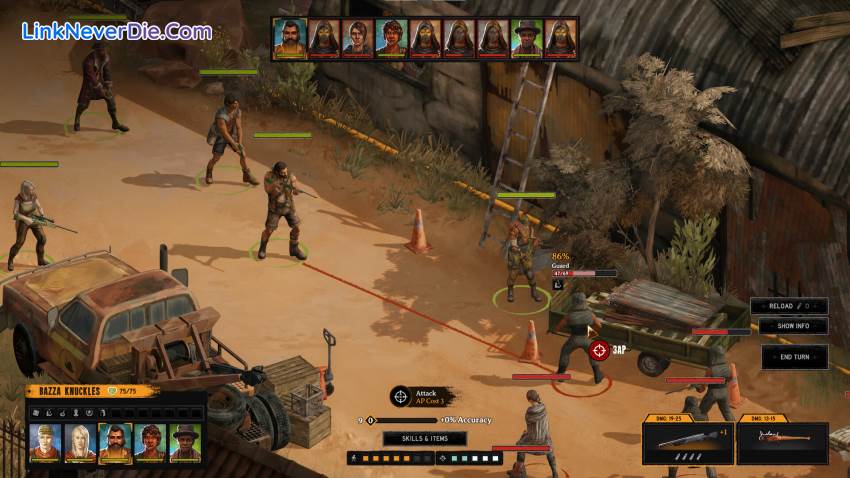Pick the bearded Bazza Knuckles squad portrait
The height and width of the screenshot is (478, 850).
(x=115, y=443)
